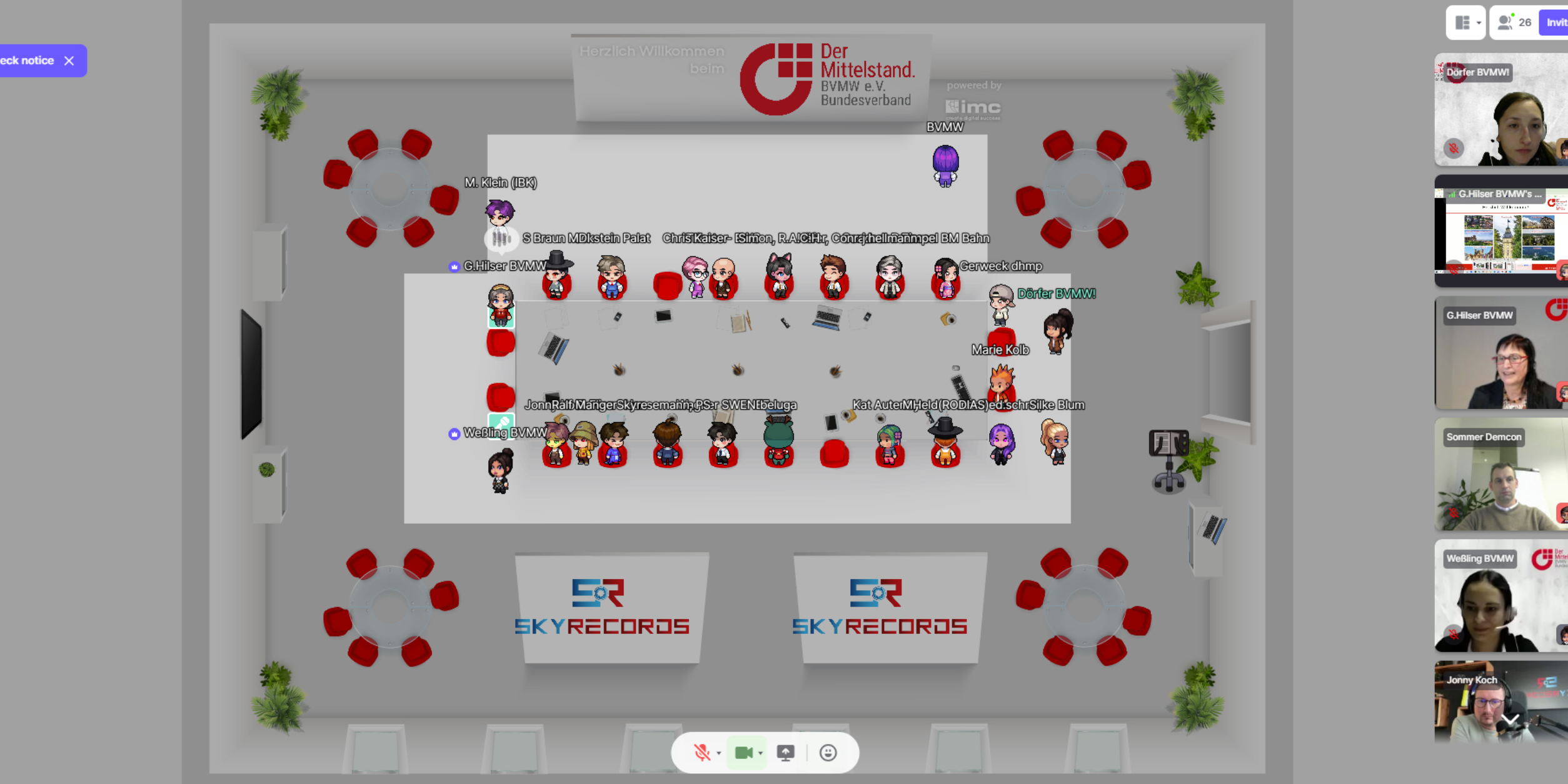Start screen sharing with the monitor icon
This screenshot has height=784, width=1568.
click(x=785, y=753)
